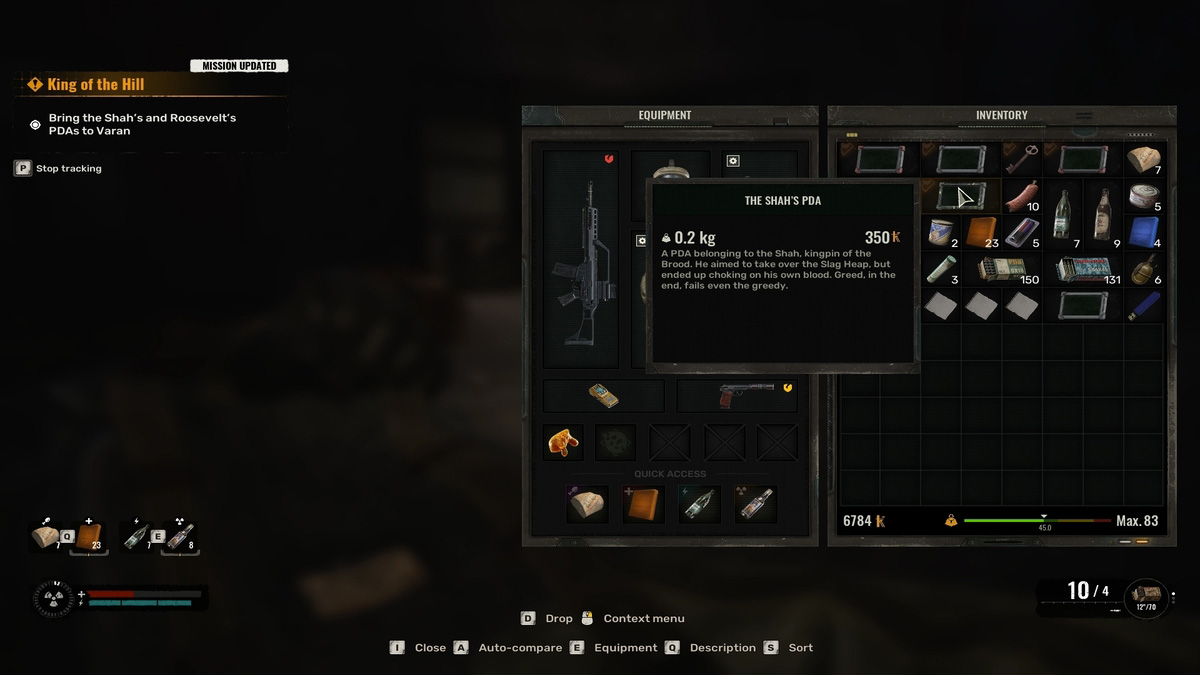The image size is (1200, 675).
Task: Select the orange artifact slot
Action: pos(563,441)
